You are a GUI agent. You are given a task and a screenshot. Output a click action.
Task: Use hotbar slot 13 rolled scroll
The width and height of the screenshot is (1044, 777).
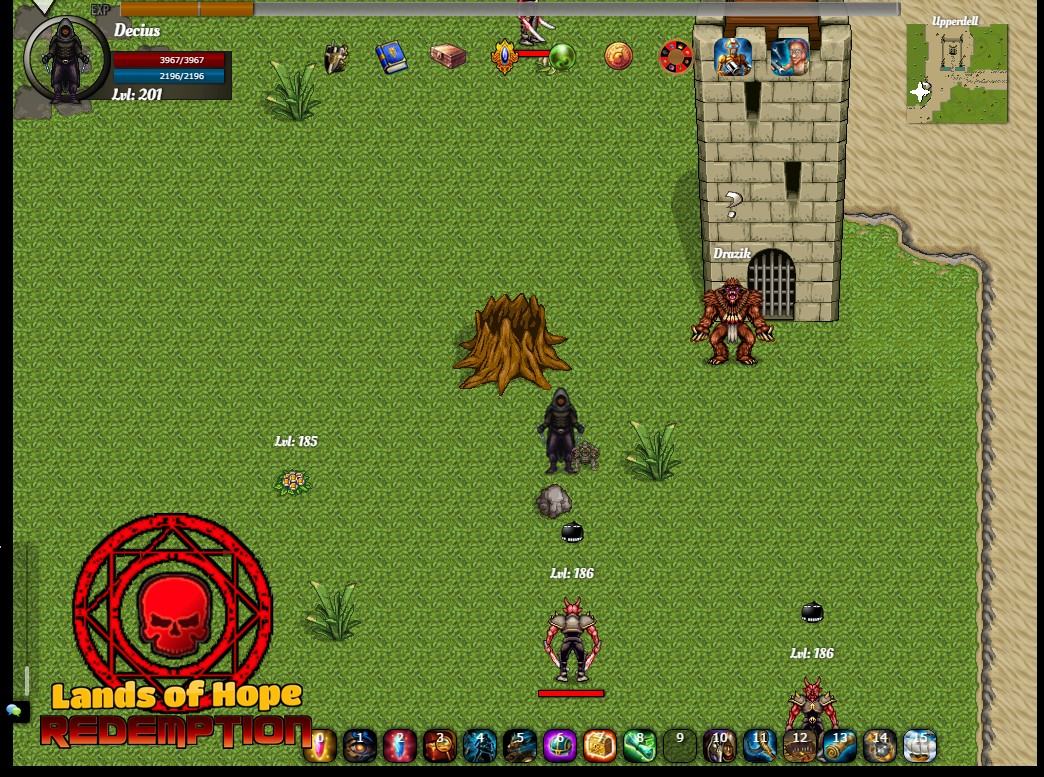[840, 745]
